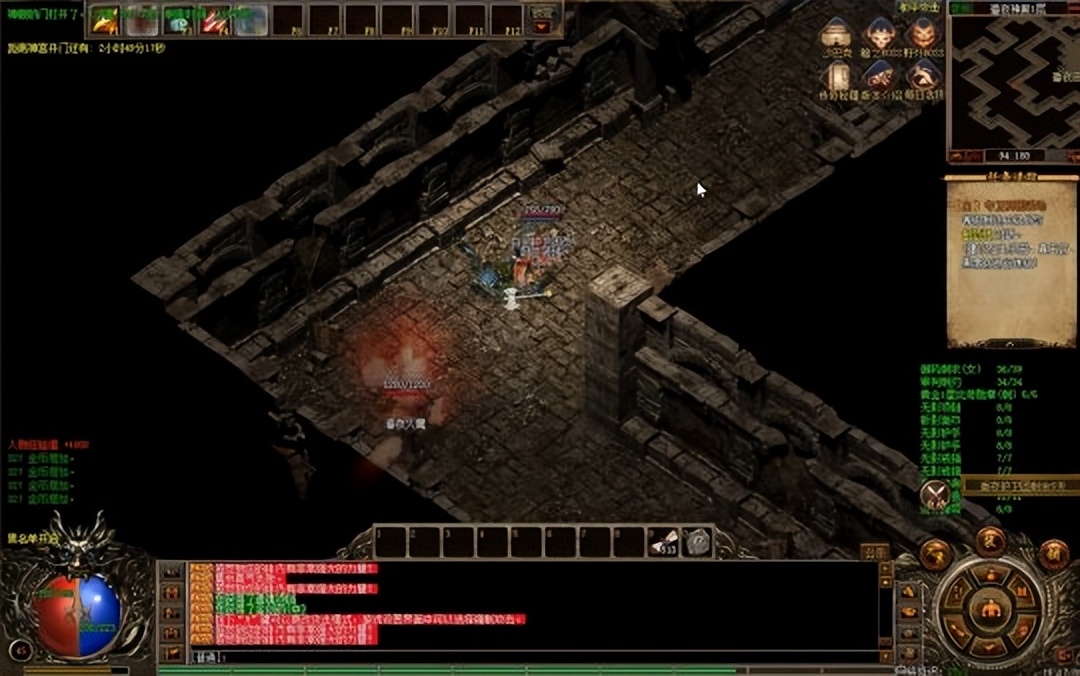Open the orange demon face icon
Screen dimensions: 1080x676
pyautogui.click(x=923, y=33)
